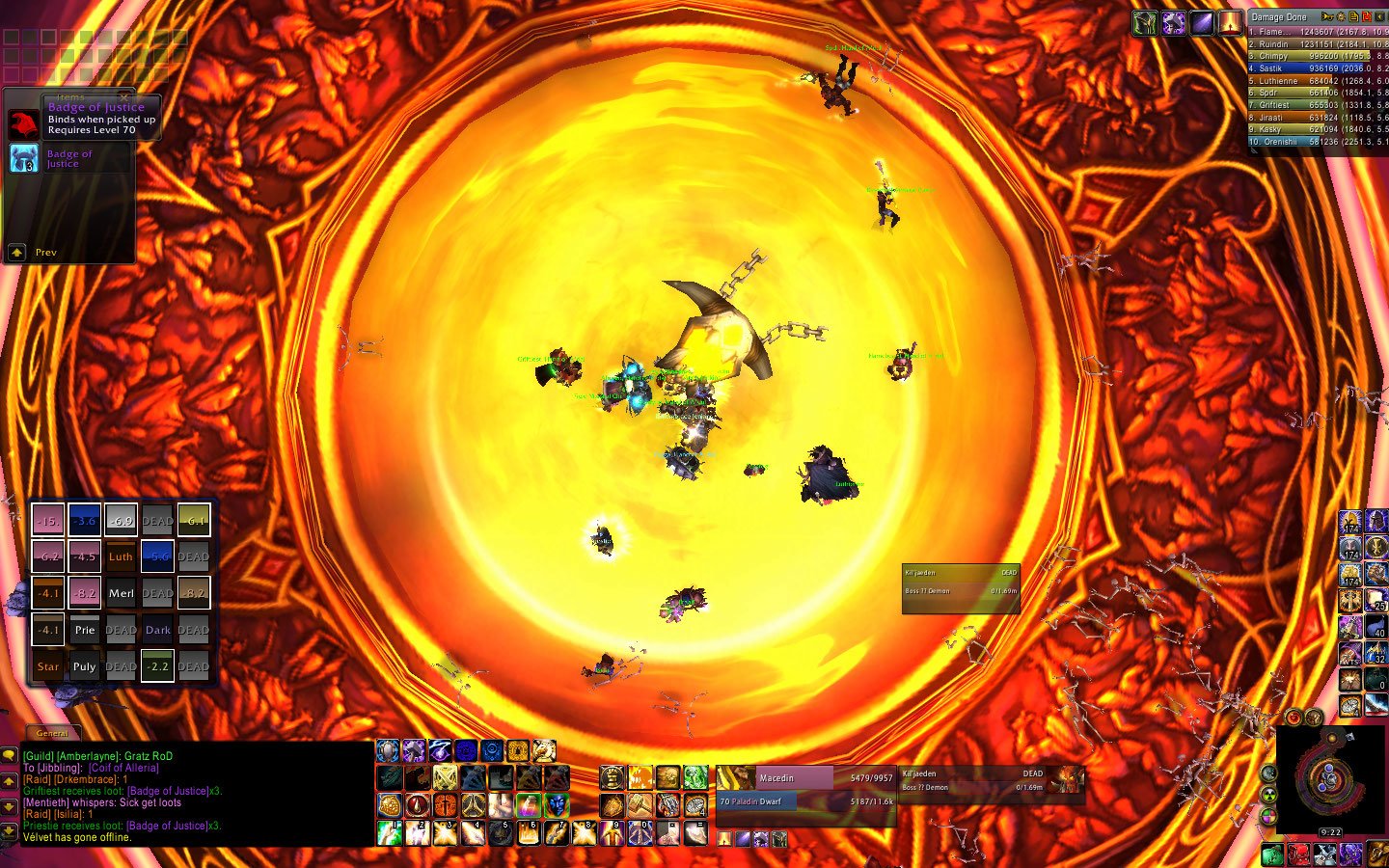The height and width of the screenshot is (868, 1389).
Task: Click the radioactive tracking button beside the minimap
Action: (x=1268, y=795)
